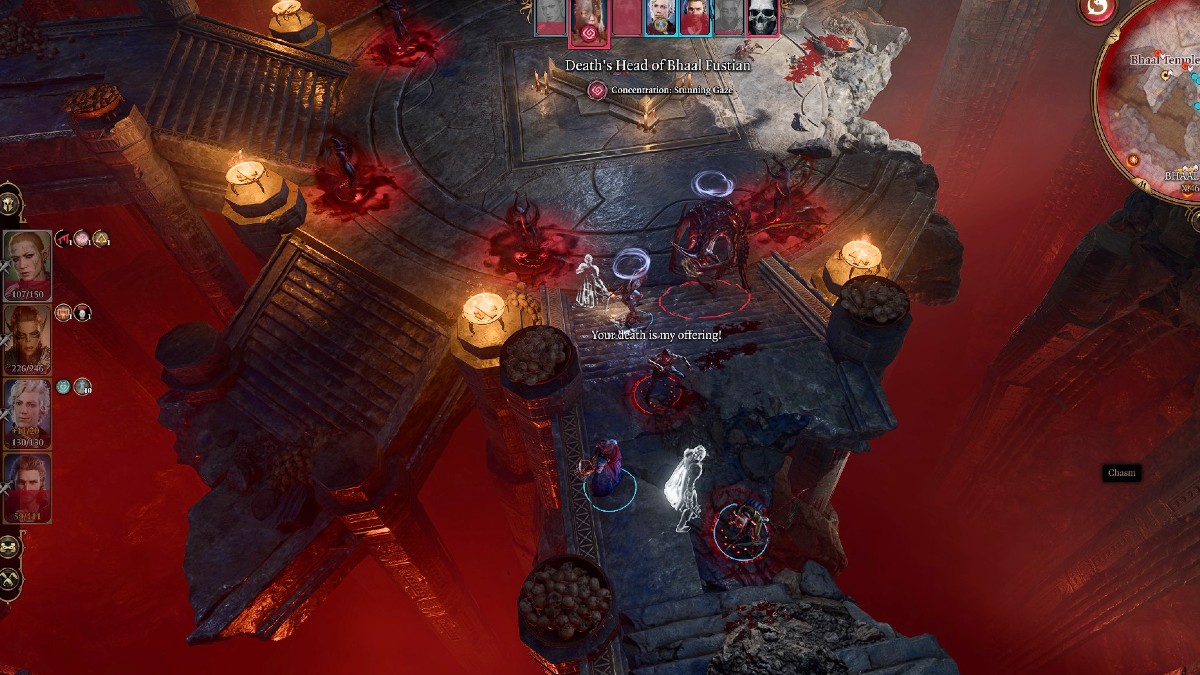Select the white-haired party member portrait

pyautogui.click(x=27, y=412)
